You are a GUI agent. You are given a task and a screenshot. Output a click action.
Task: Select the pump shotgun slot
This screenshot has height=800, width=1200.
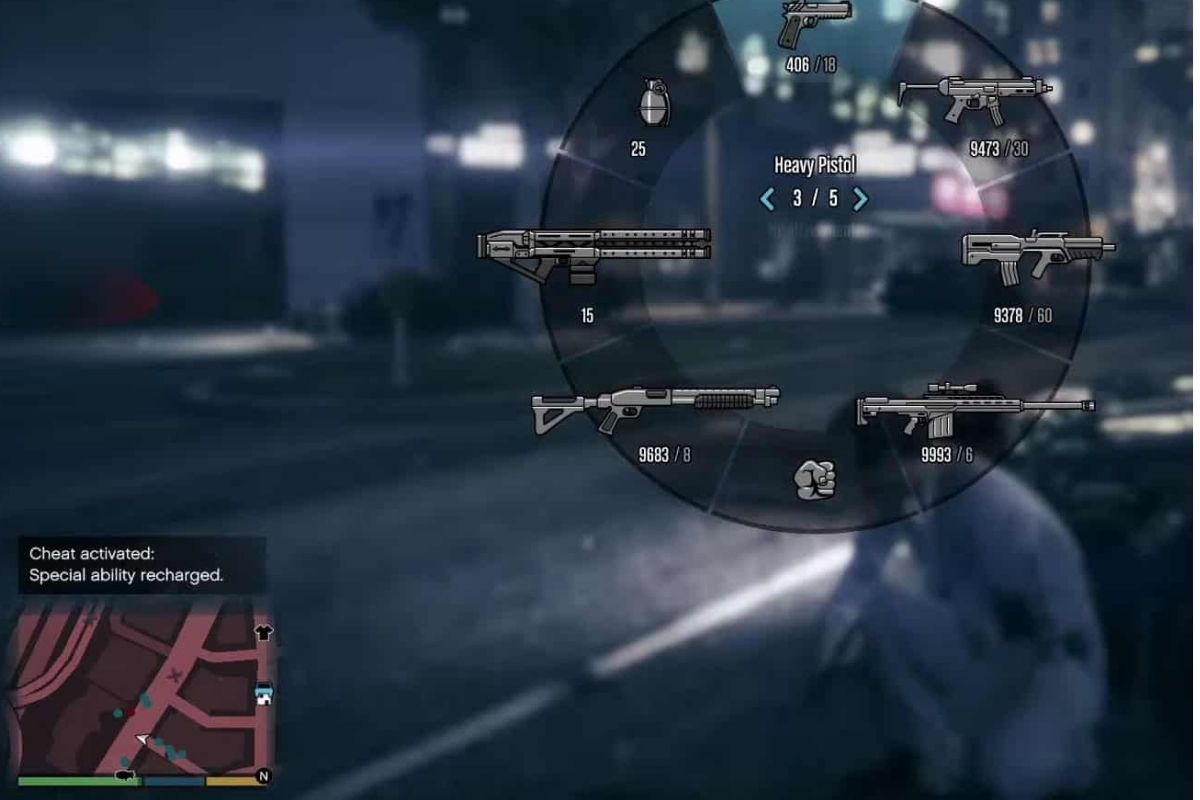click(655, 408)
